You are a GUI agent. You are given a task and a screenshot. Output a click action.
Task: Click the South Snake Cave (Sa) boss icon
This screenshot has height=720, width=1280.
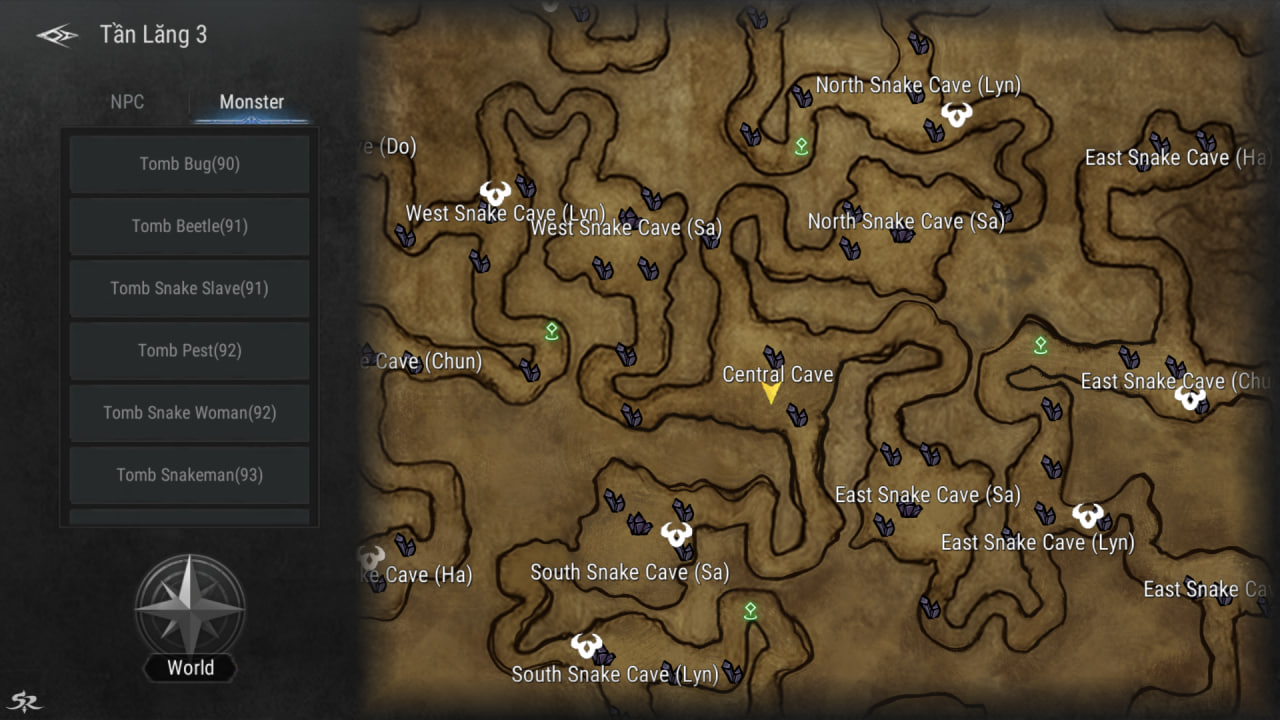click(677, 534)
